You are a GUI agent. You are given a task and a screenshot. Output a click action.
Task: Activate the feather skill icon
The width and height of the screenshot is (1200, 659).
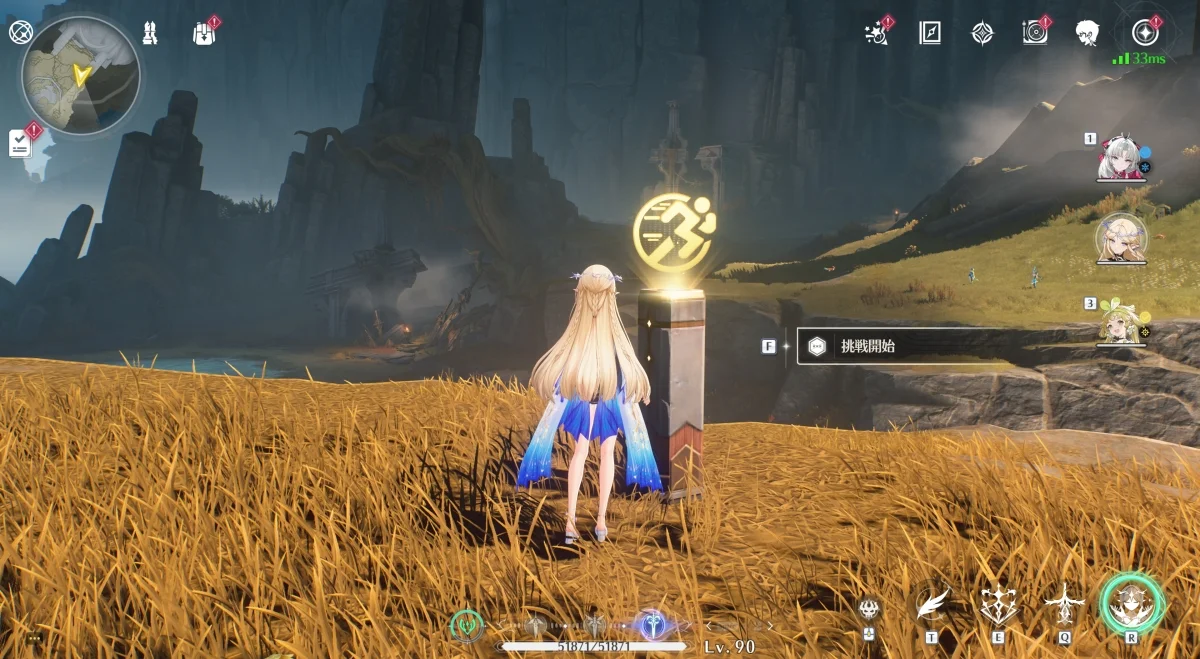(932, 603)
